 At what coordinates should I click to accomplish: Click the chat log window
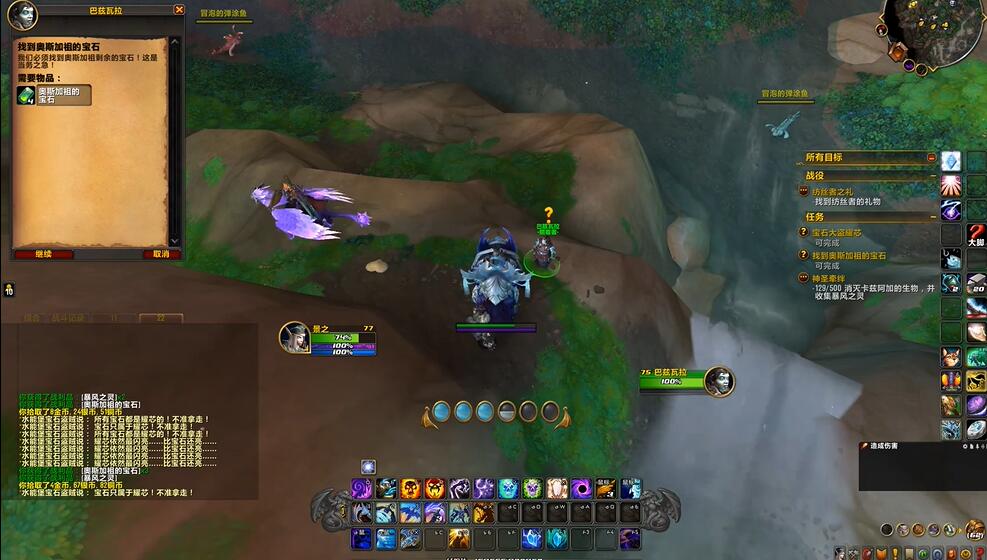click(130, 440)
